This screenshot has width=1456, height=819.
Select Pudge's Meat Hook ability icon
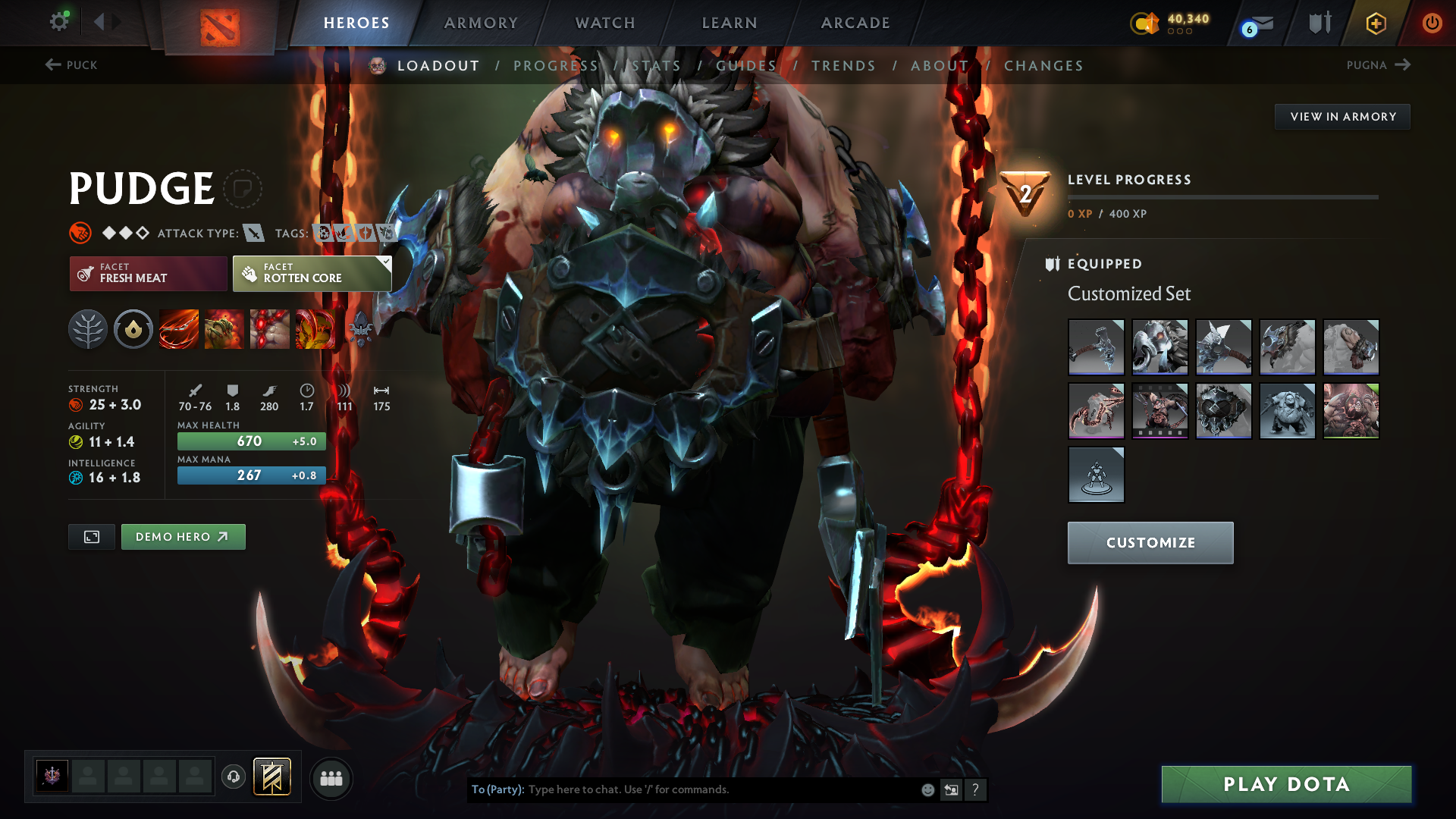(179, 329)
